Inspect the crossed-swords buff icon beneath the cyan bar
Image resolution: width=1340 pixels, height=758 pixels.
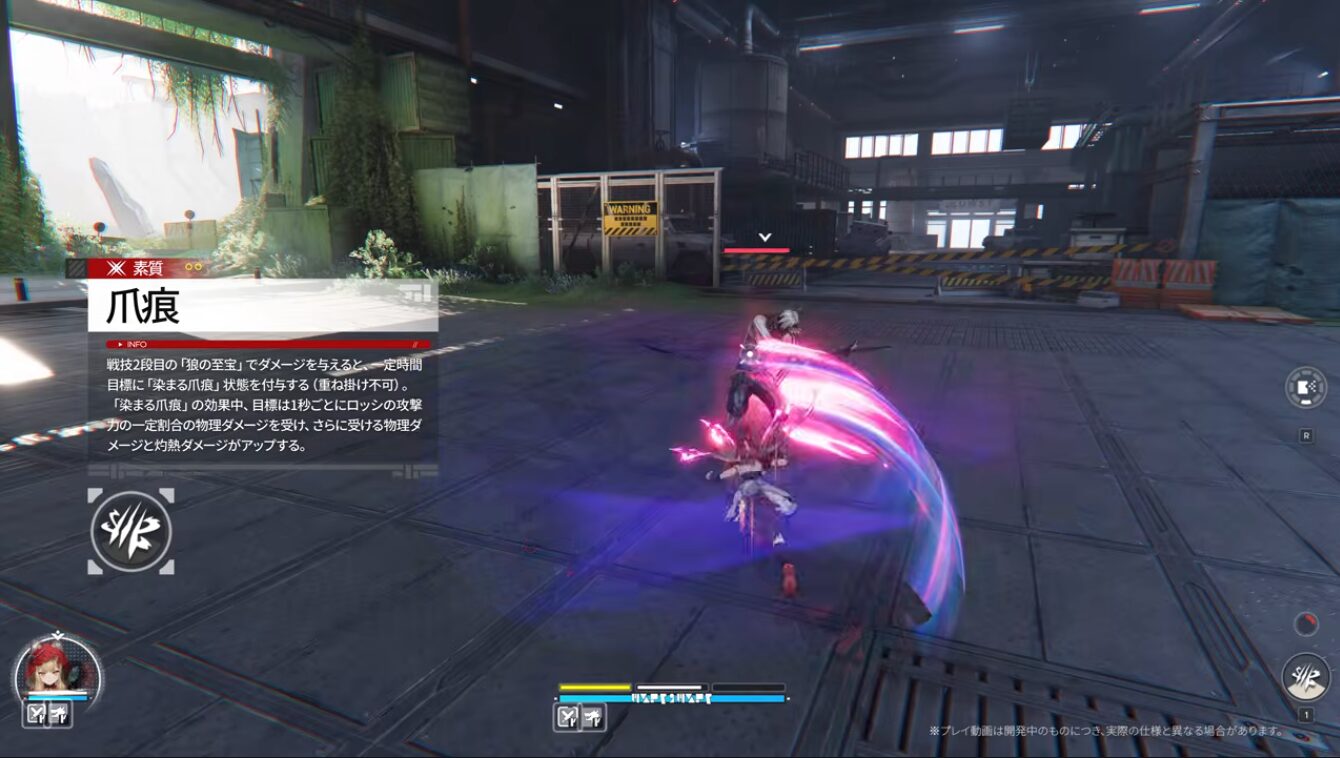point(567,716)
